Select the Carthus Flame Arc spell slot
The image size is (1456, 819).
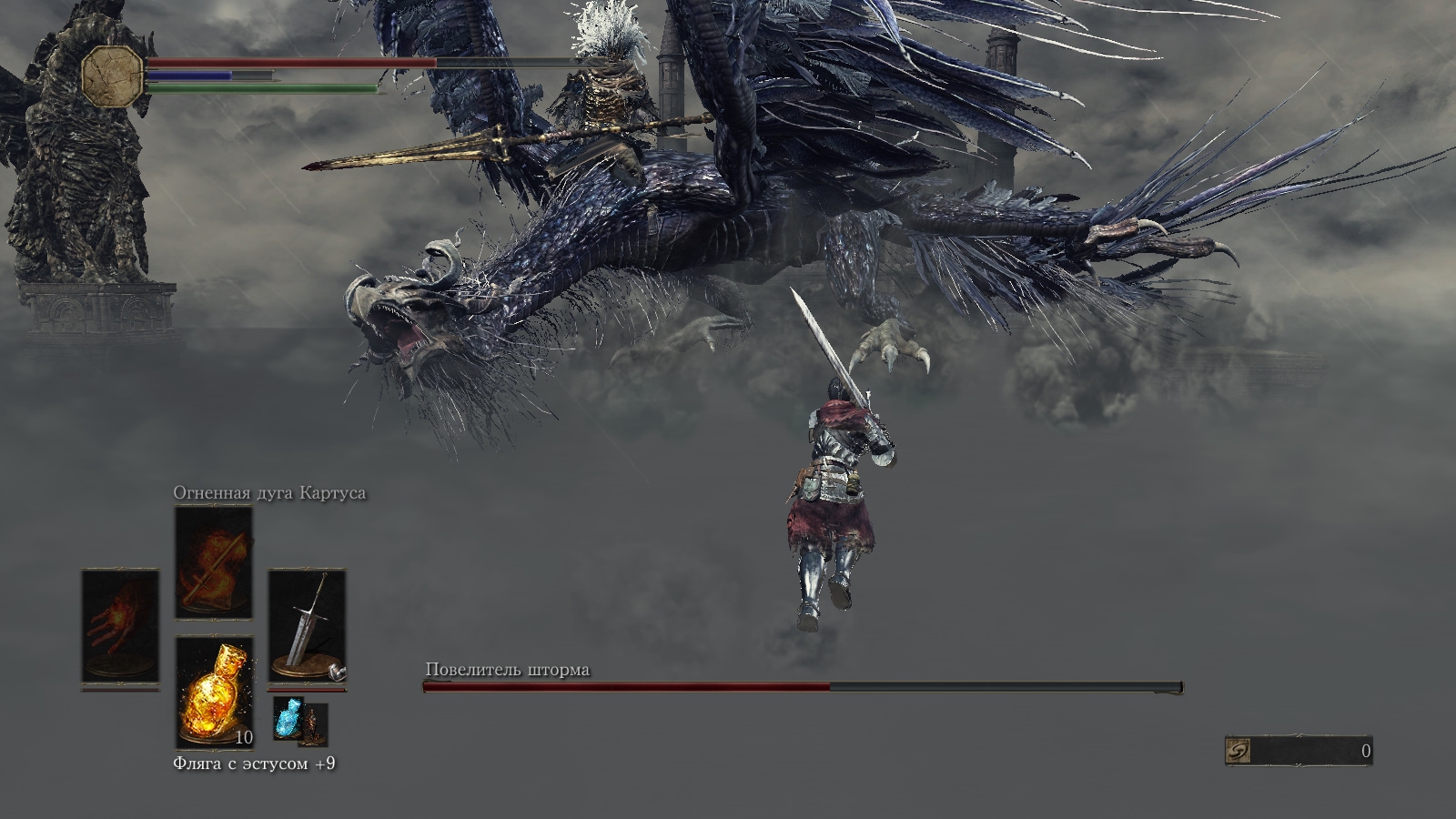click(214, 562)
